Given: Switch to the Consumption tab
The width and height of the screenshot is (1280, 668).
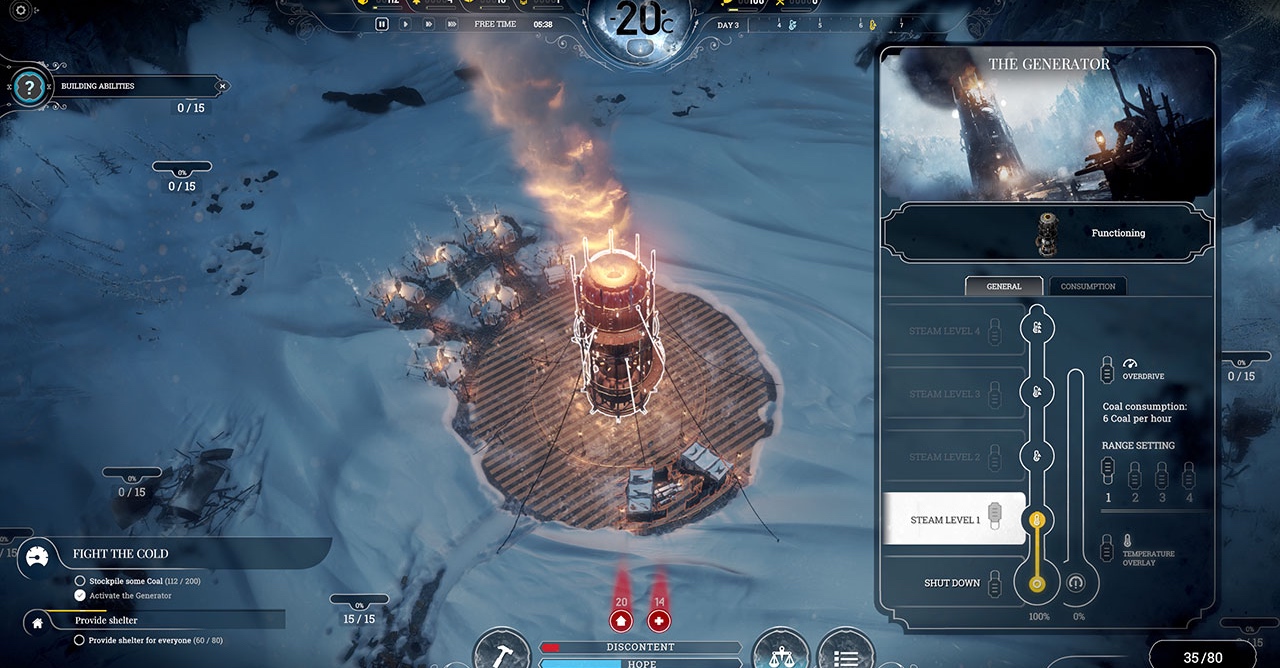Looking at the screenshot, I should [x=1087, y=286].
